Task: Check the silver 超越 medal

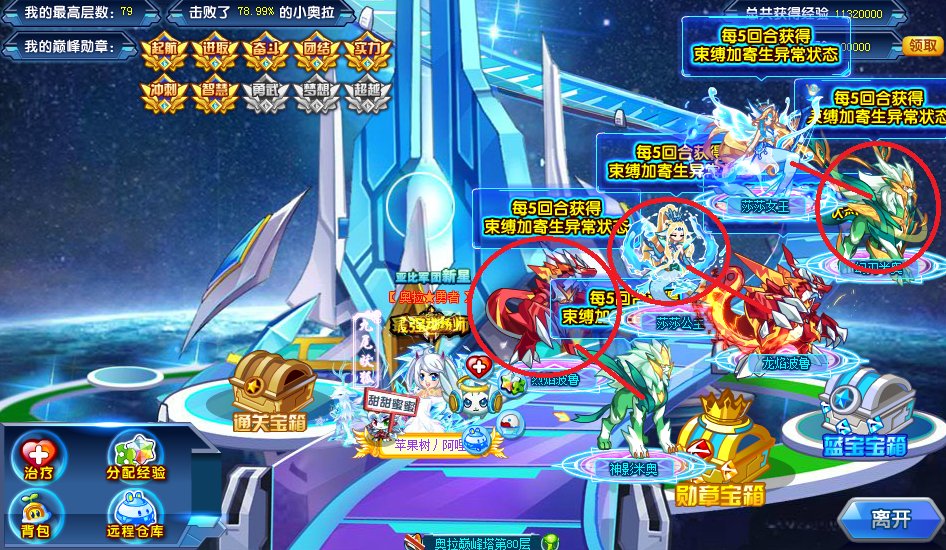Action: coord(368,94)
